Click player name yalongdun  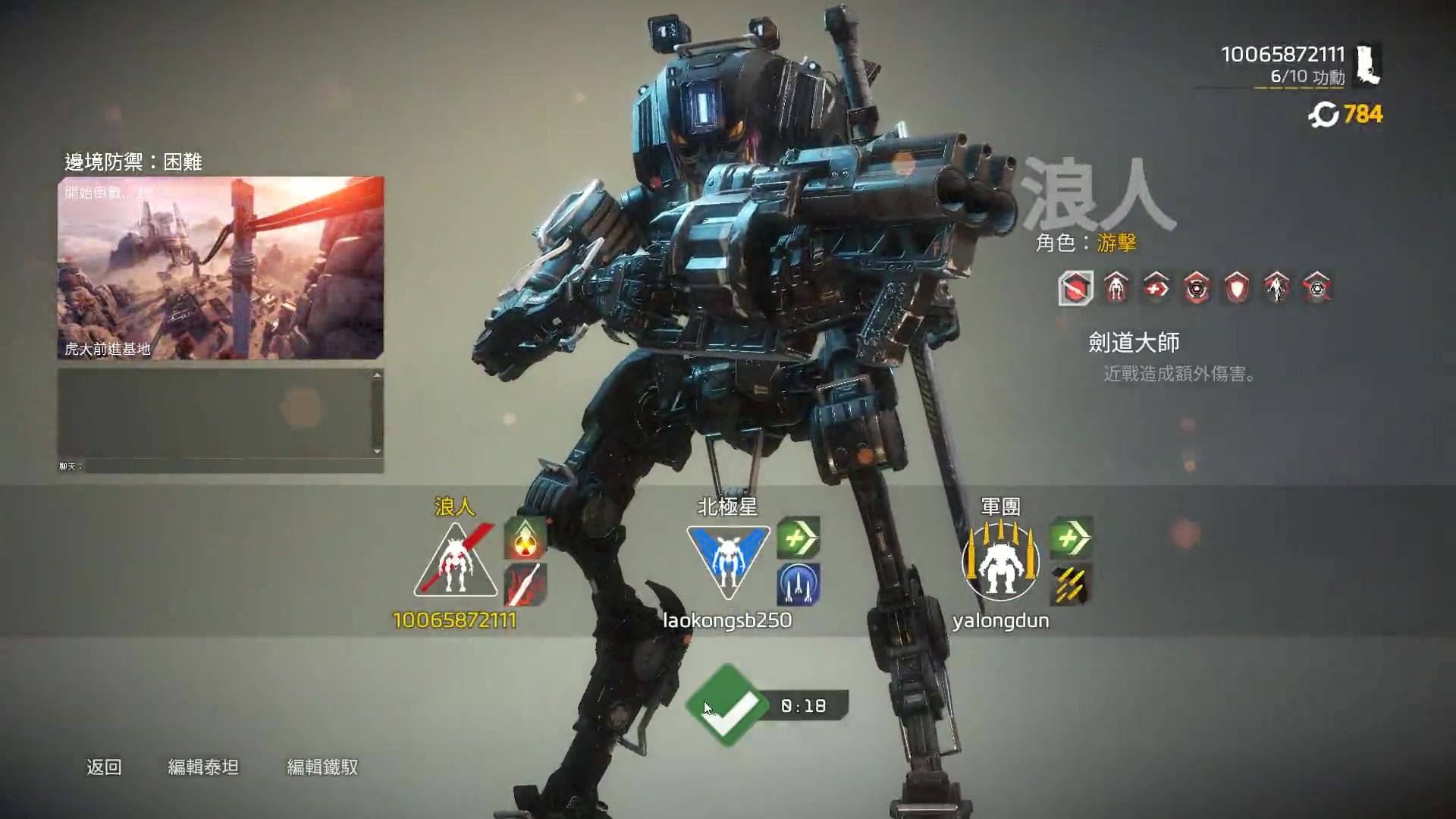click(x=1000, y=620)
